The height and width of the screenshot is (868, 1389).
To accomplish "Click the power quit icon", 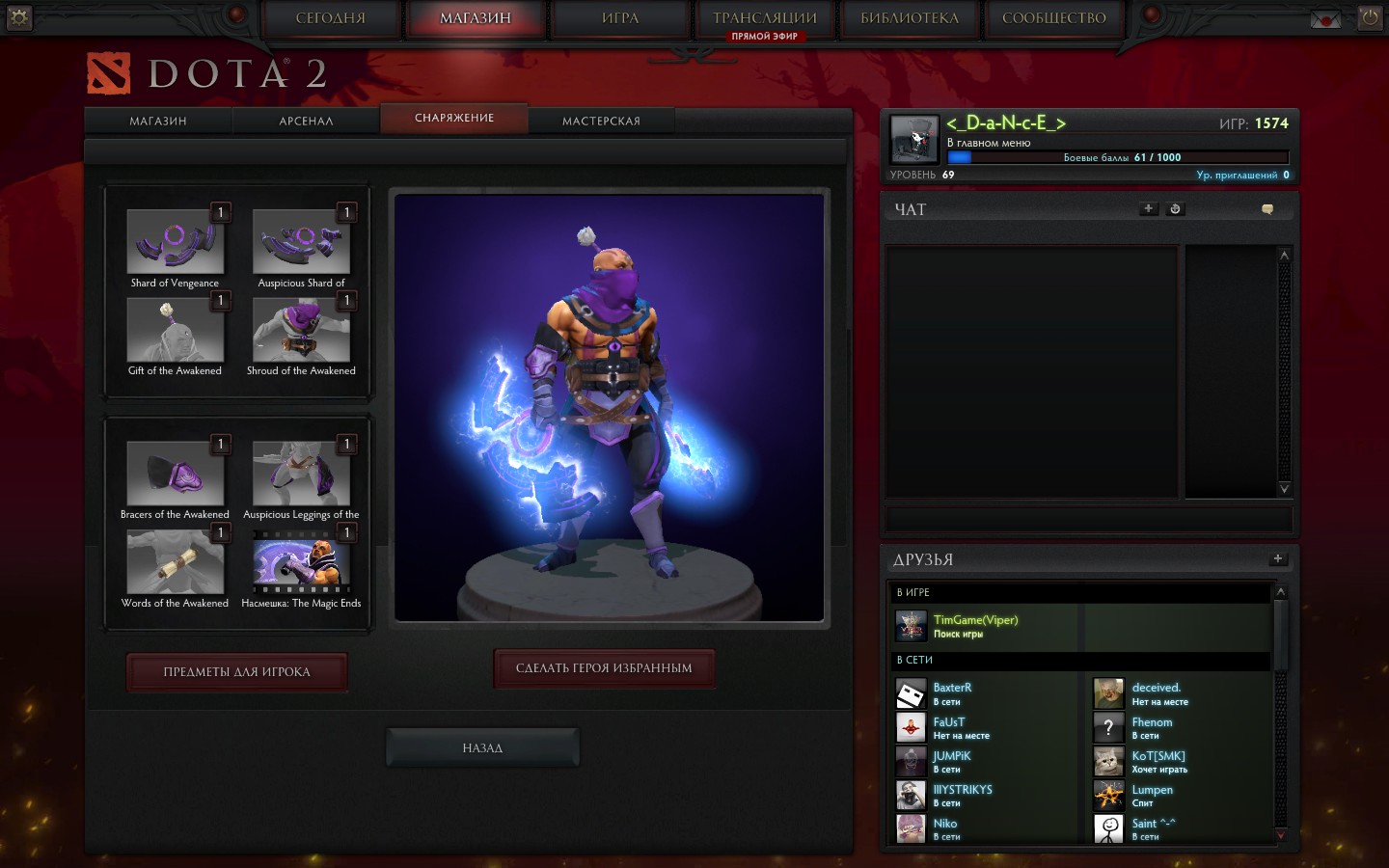I will [1370, 17].
